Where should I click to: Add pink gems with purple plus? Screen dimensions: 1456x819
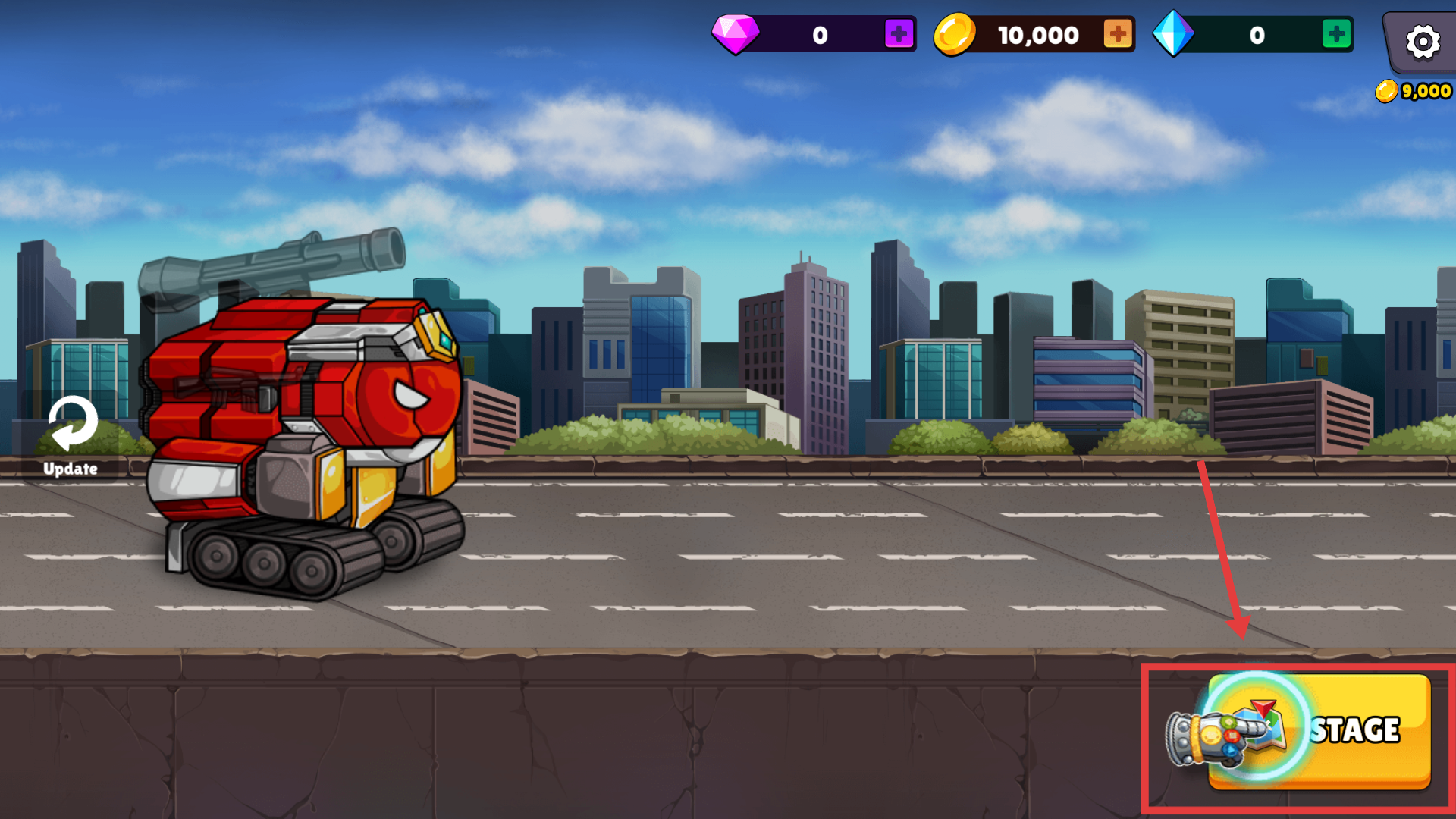point(899,34)
